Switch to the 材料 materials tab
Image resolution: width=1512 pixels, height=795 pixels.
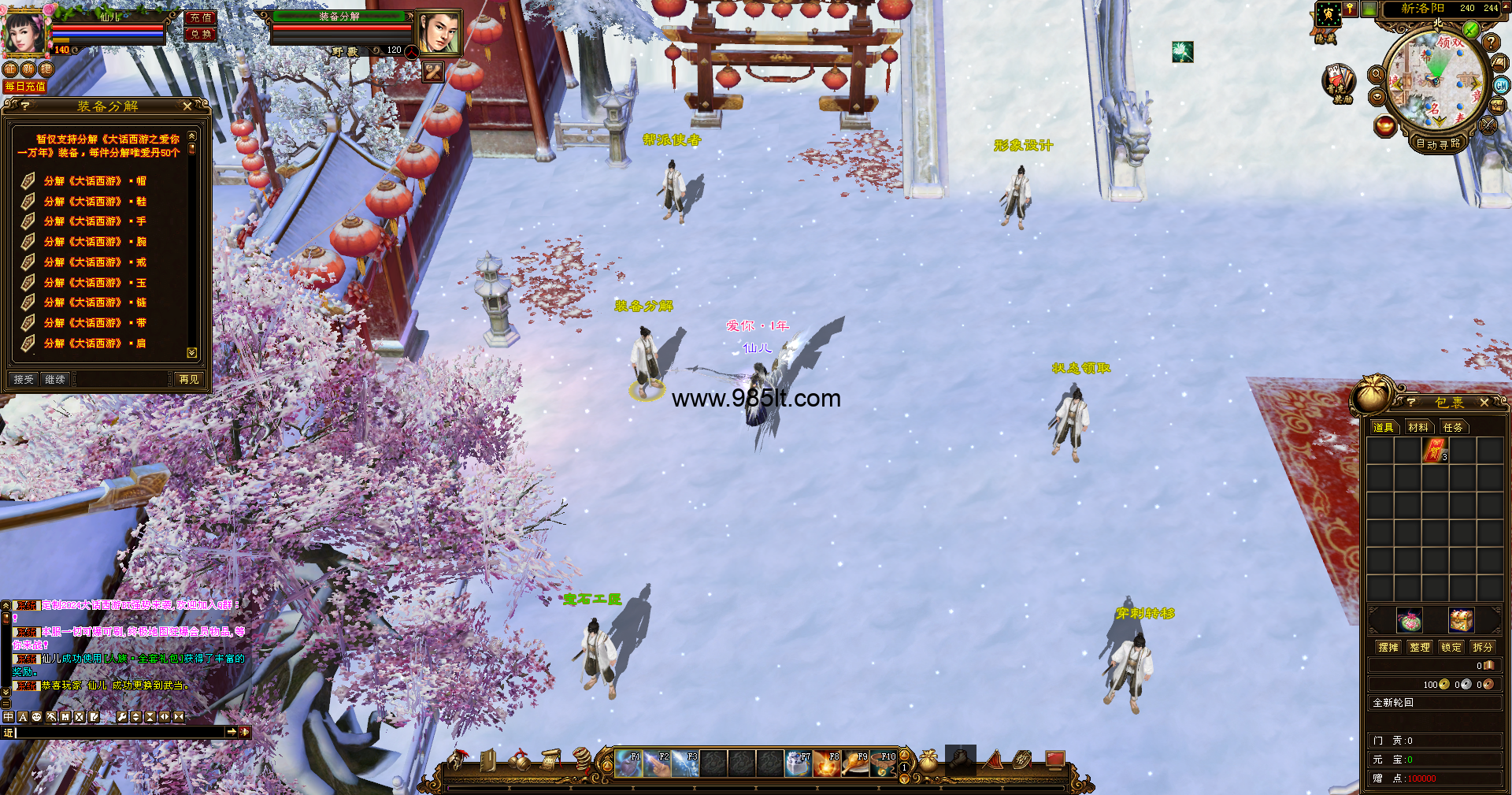[1418, 428]
